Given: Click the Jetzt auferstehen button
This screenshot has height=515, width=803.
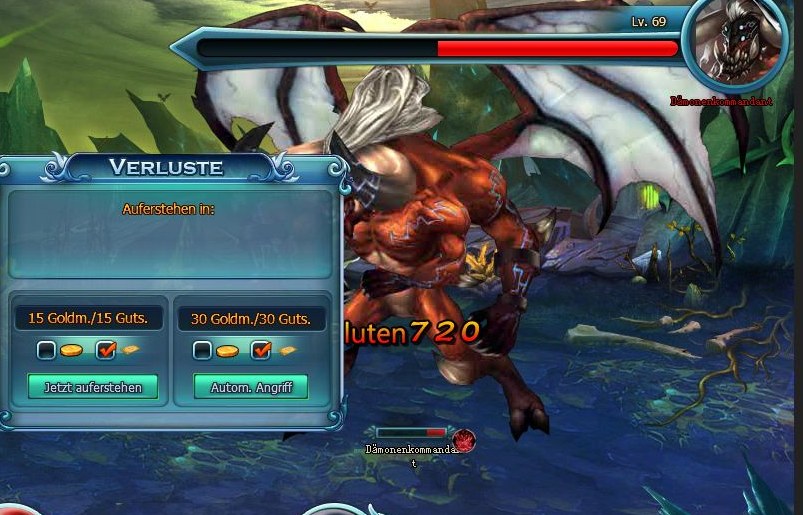Looking at the screenshot, I should point(93,387).
